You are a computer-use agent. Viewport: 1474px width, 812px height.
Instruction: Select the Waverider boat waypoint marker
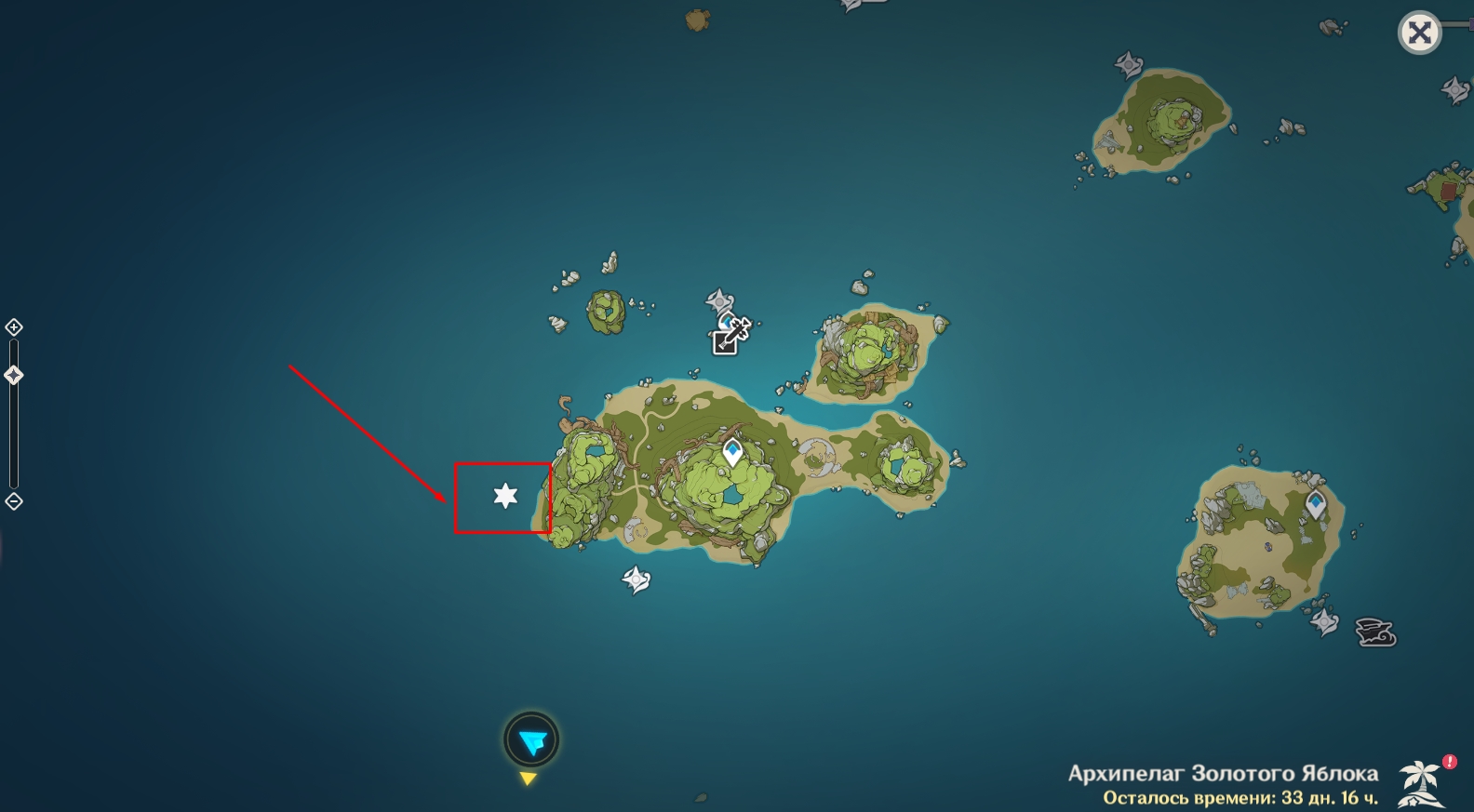(x=1374, y=632)
